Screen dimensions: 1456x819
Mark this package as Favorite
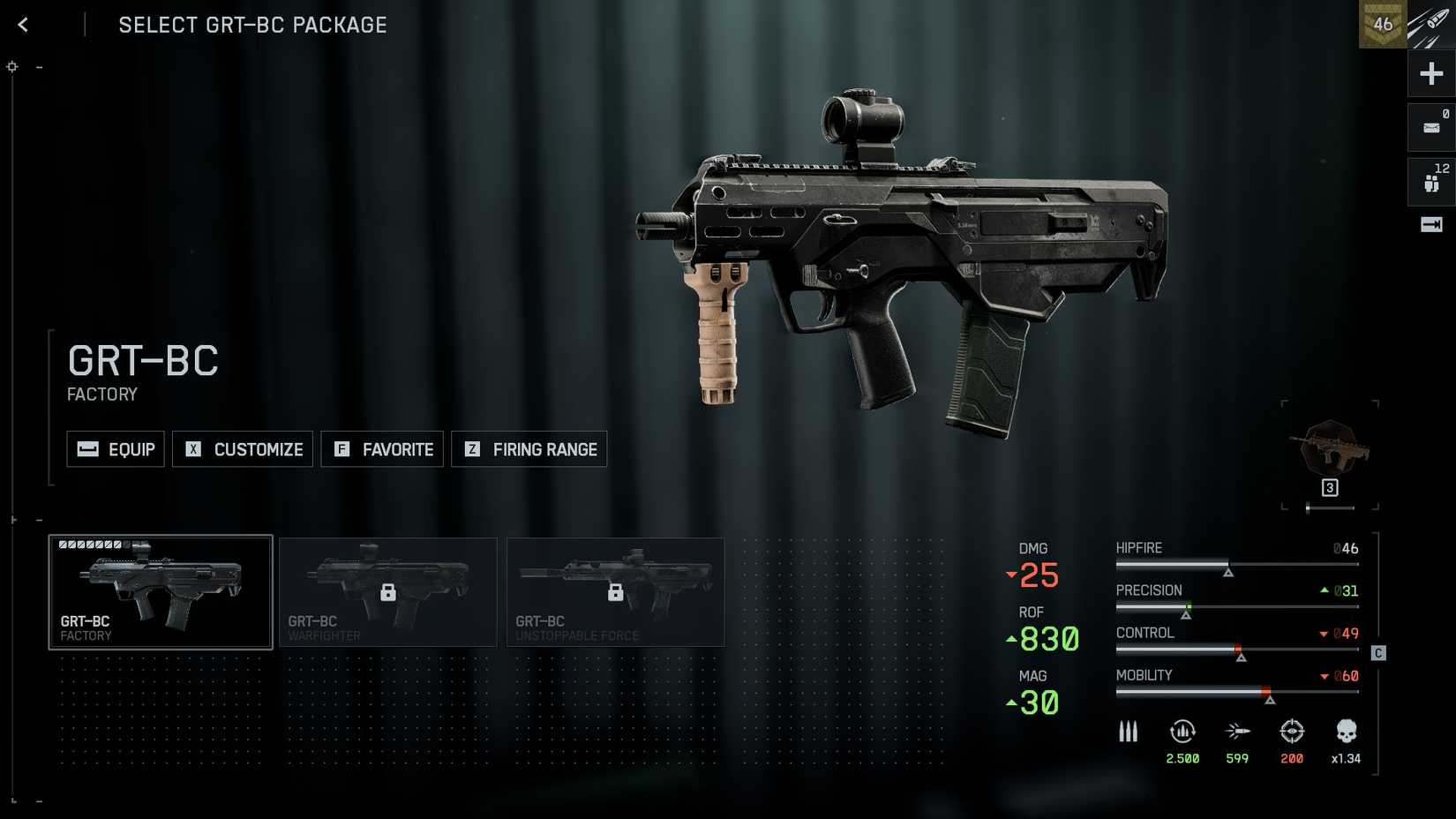(382, 449)
